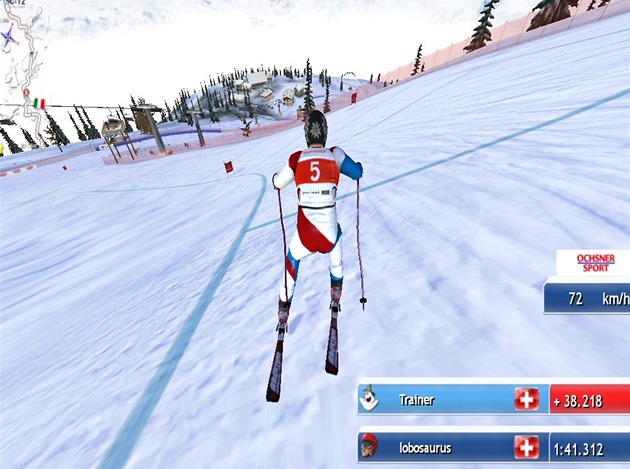
Task: Click the Ochsner Sport sponsor banner
Action: 592,263
